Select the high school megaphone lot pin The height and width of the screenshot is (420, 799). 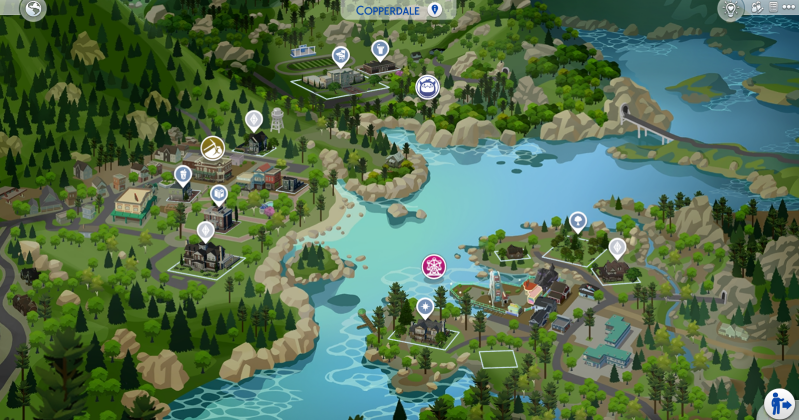click(x=341, y=55)
